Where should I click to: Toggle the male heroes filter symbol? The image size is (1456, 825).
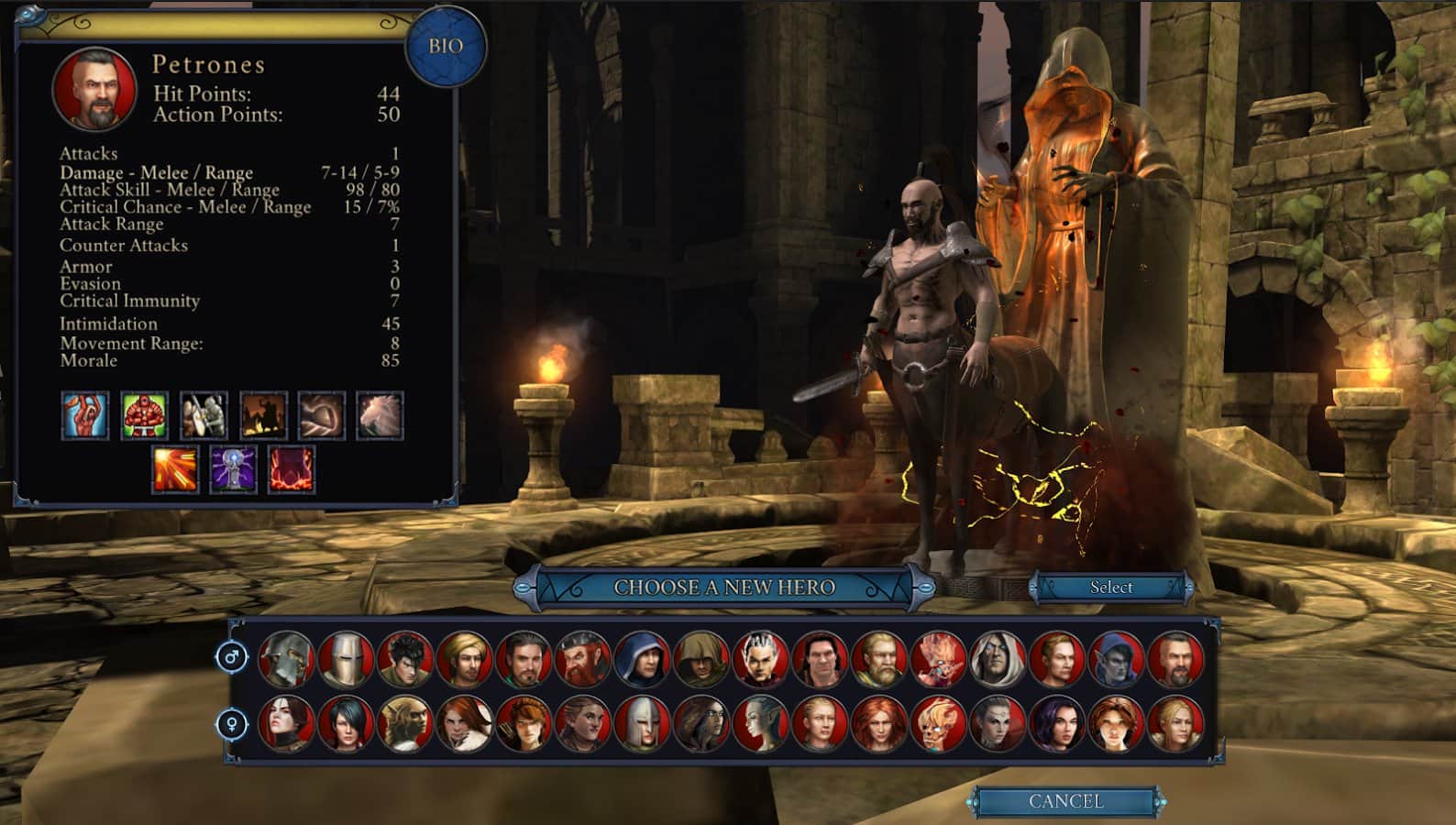233,657
